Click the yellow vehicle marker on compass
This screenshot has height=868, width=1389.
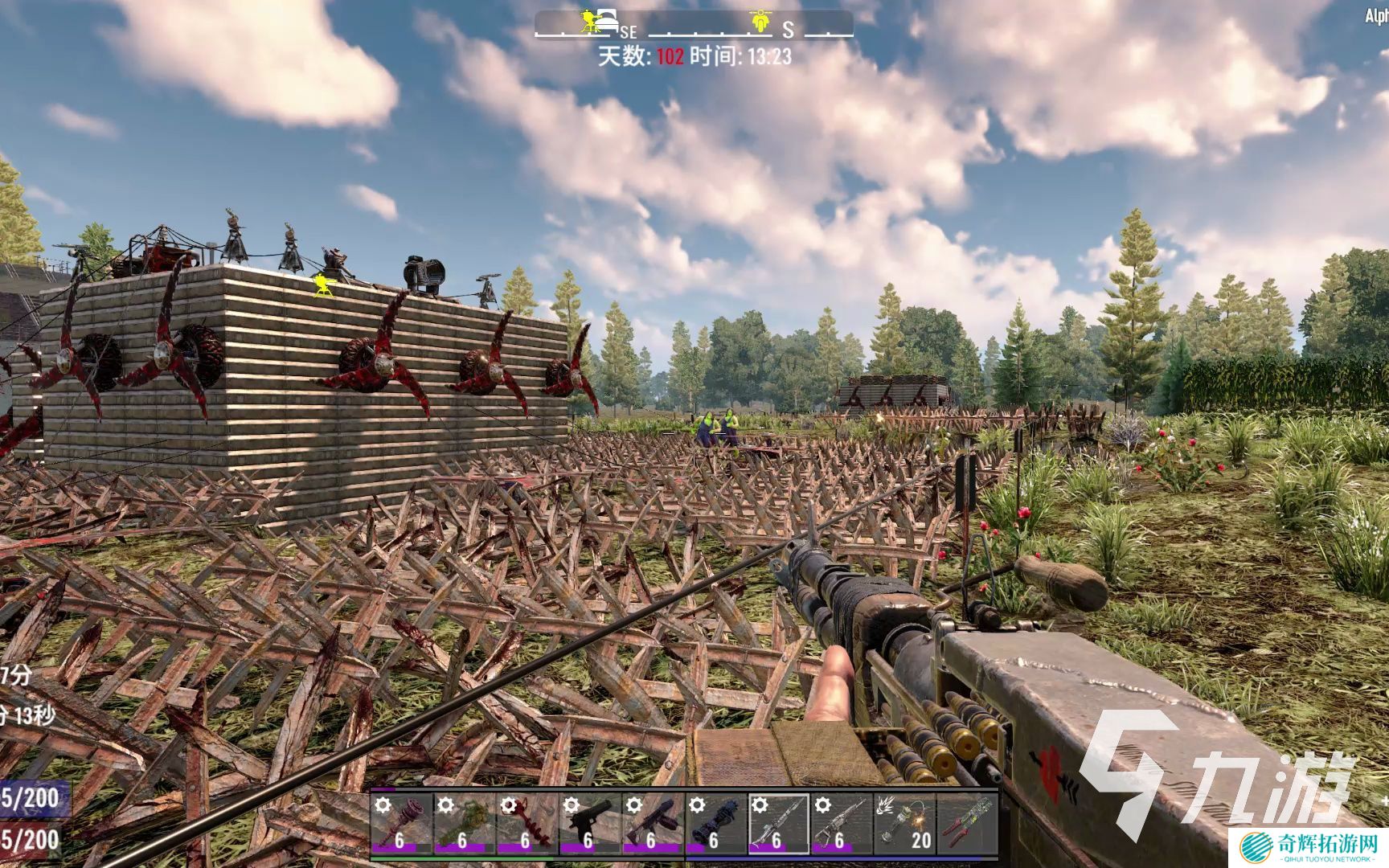click(760, 21)
